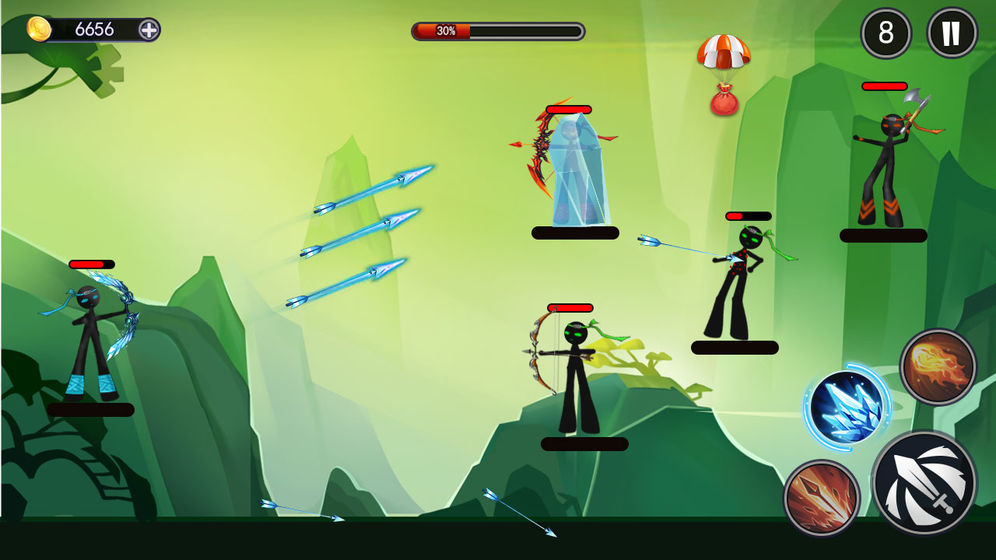This screenshot has width=996, height=560.
Task: Activate the fireball skill
Action: 937,367
